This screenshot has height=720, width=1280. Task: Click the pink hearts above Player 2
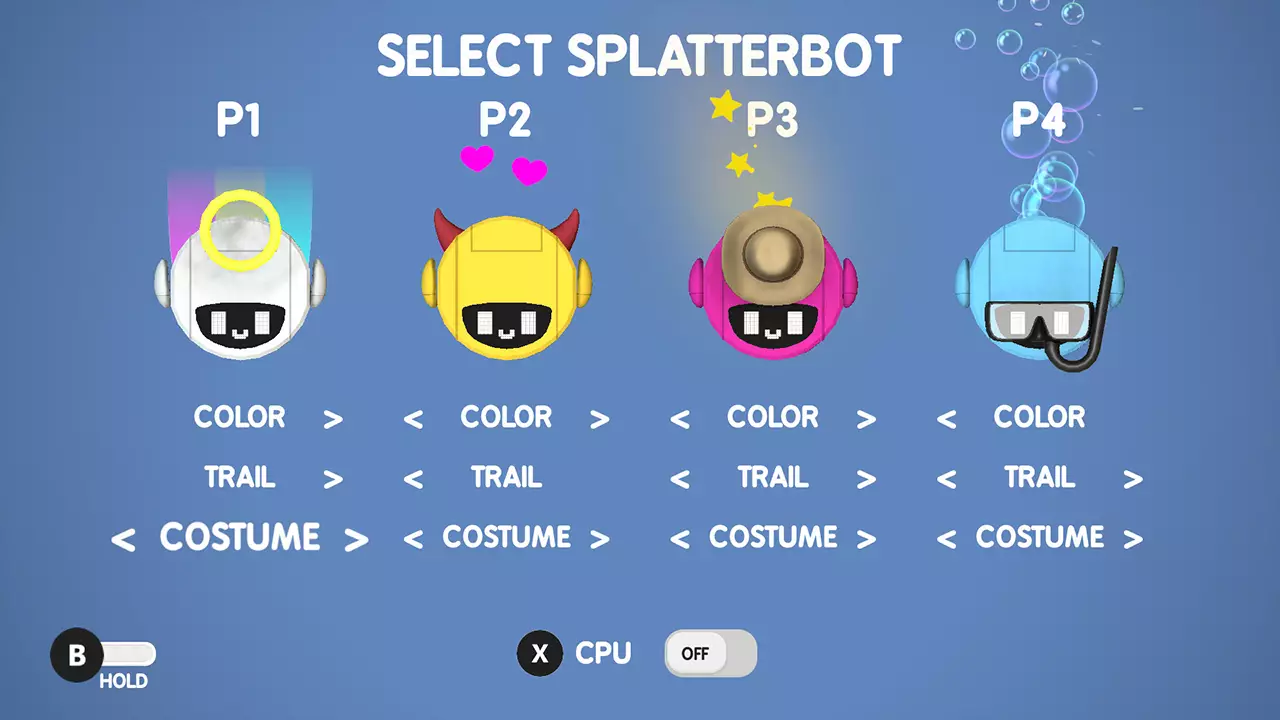503,163
